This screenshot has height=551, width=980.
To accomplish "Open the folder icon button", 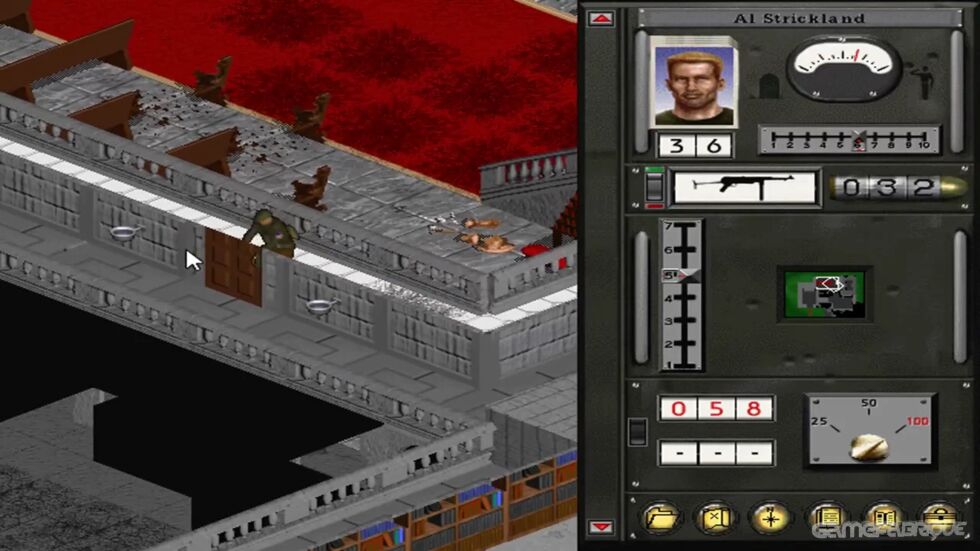I will (x=660, y=517).
